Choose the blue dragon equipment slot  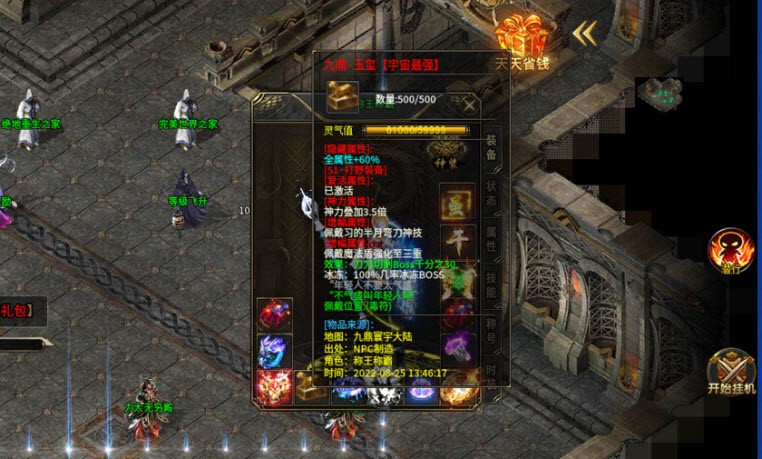274,350
